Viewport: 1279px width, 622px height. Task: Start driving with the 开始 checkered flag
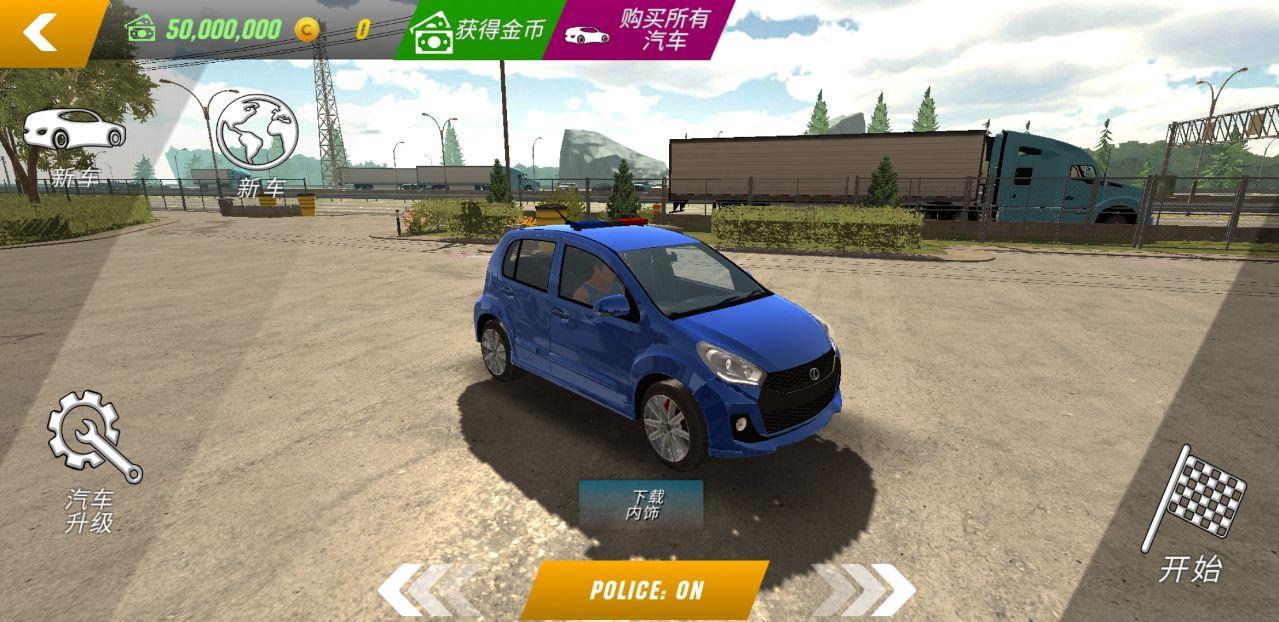point(1195,515)
